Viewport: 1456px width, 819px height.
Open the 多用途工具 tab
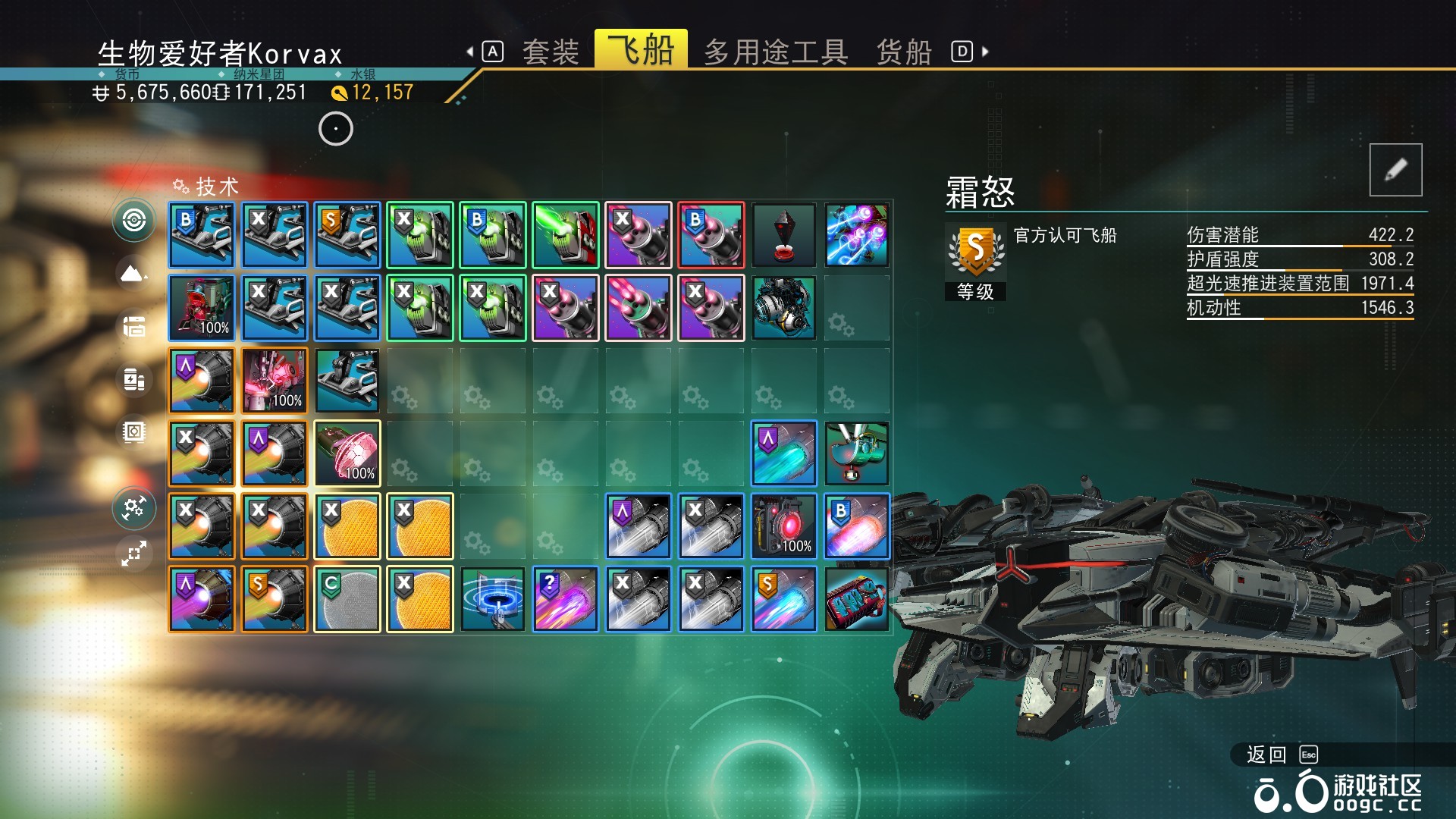coord(776,52)
